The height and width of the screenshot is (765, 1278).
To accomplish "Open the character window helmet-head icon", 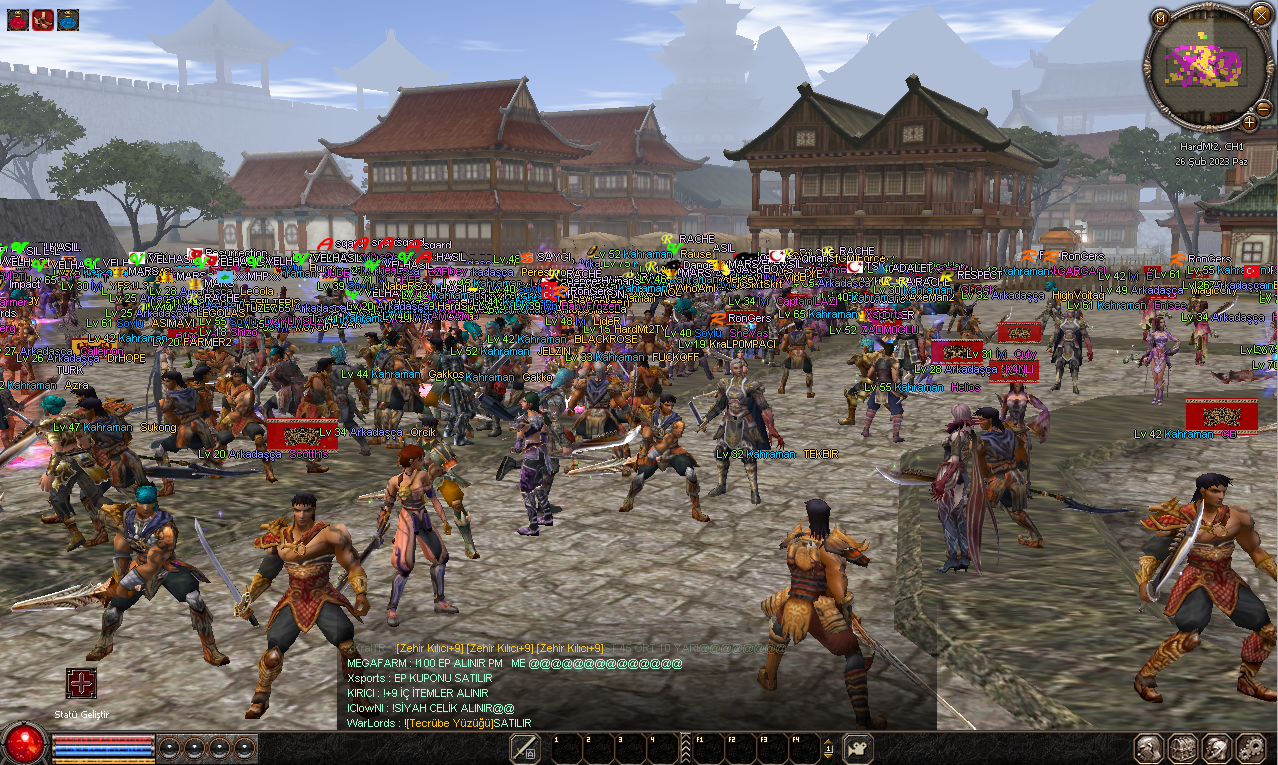I will (x=1149, y=748).
